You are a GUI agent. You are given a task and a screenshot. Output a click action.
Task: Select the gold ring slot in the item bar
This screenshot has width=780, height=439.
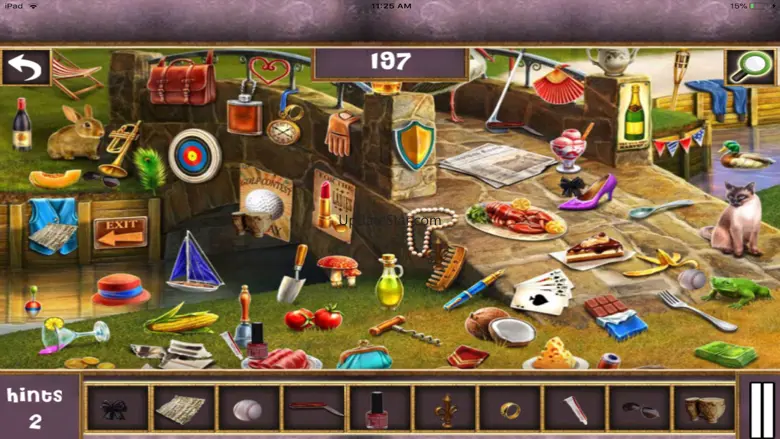click(510, 409)
